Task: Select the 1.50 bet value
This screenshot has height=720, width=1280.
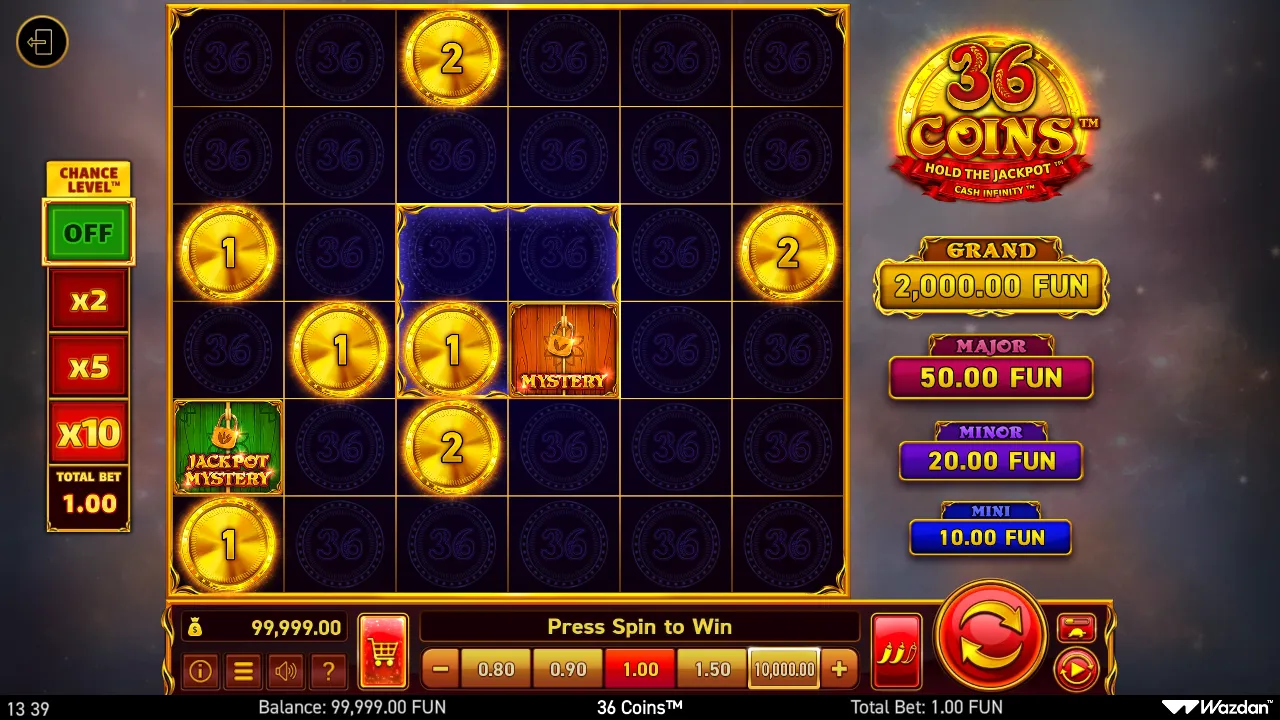Action: (x=711, y=668)
